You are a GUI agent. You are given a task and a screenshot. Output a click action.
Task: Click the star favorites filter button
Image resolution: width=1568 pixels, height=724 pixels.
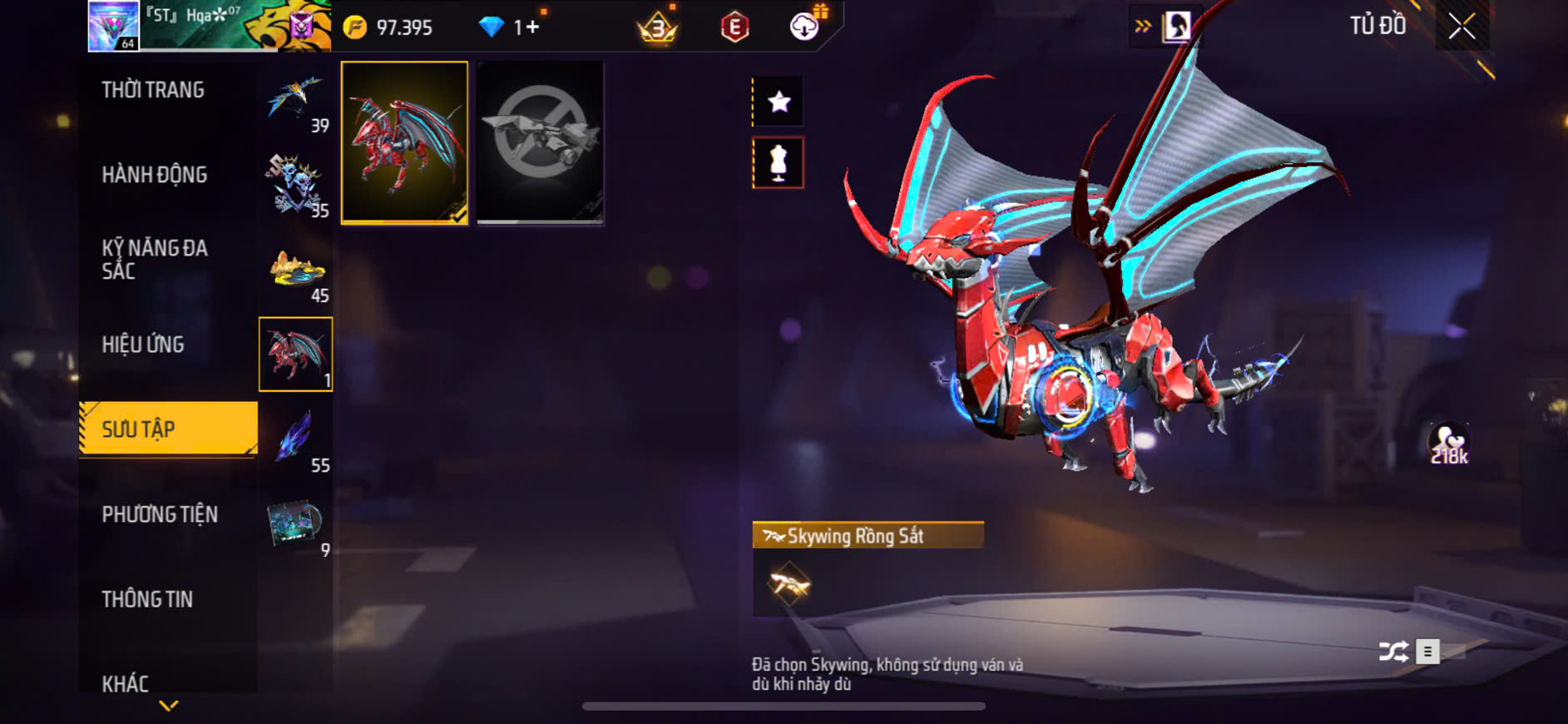(779, 102)
